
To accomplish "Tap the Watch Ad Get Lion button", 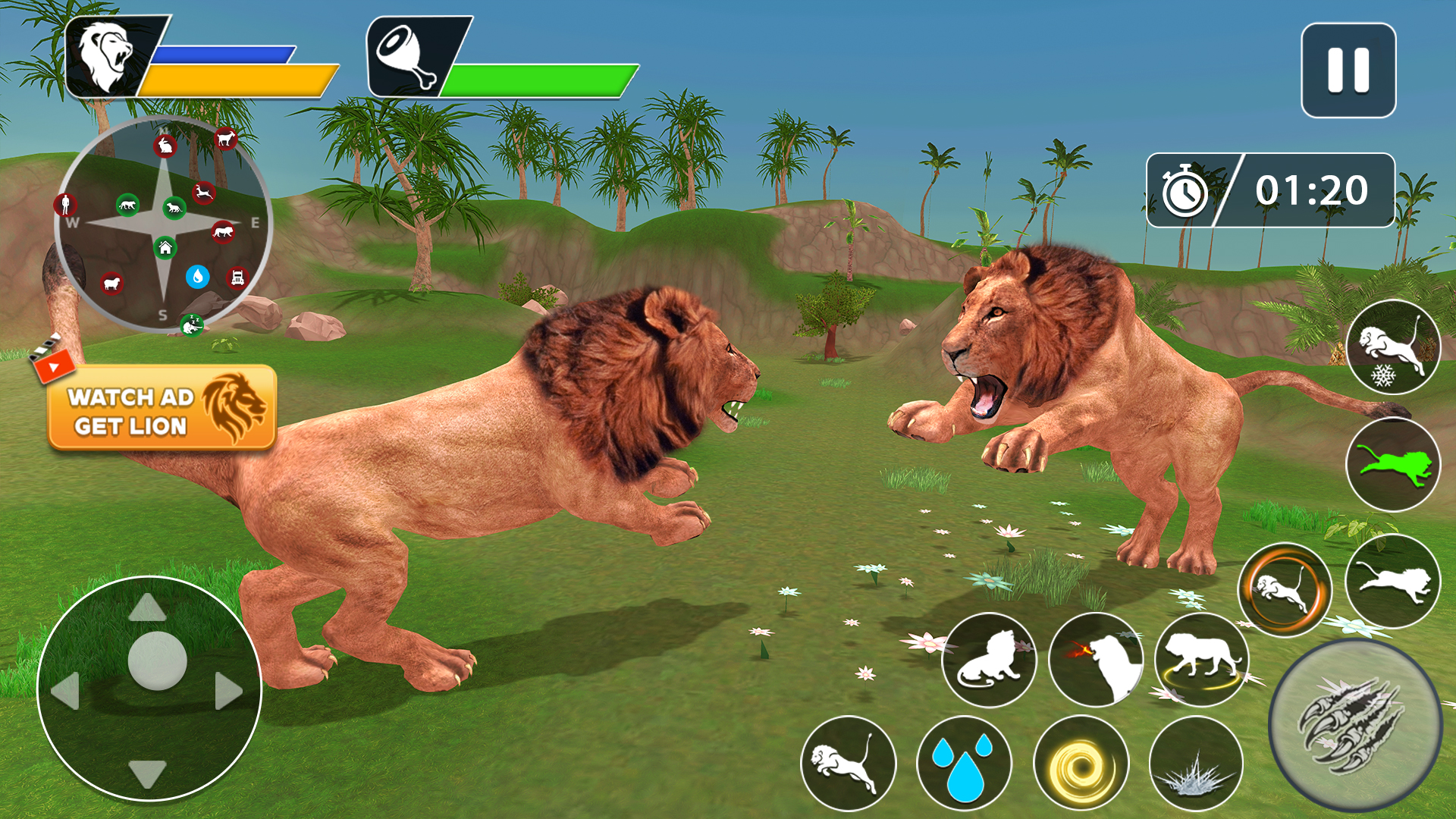I will pyautogui.click(x=162, y=408).
